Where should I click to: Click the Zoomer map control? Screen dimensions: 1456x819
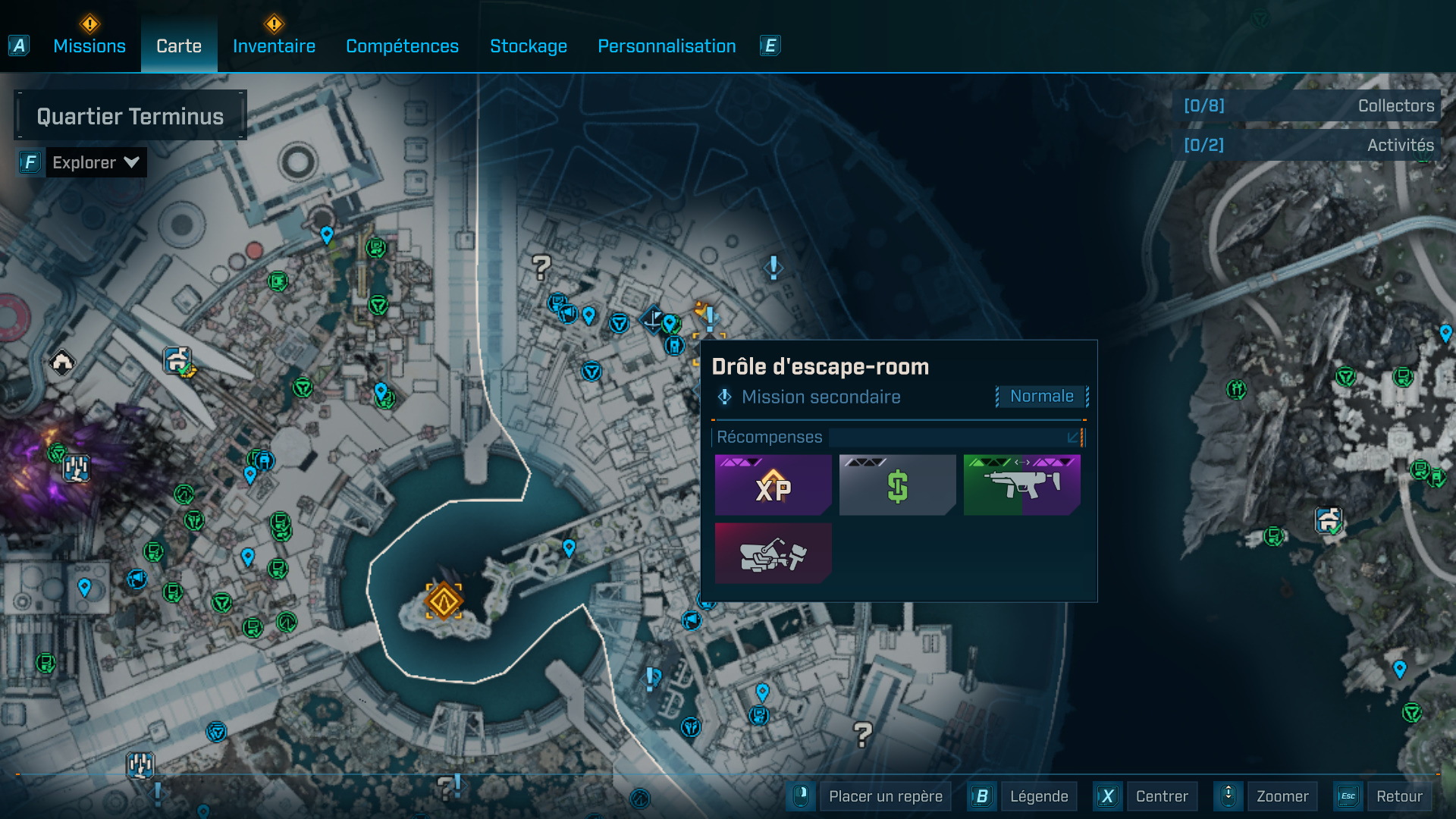coord(1282,796)
